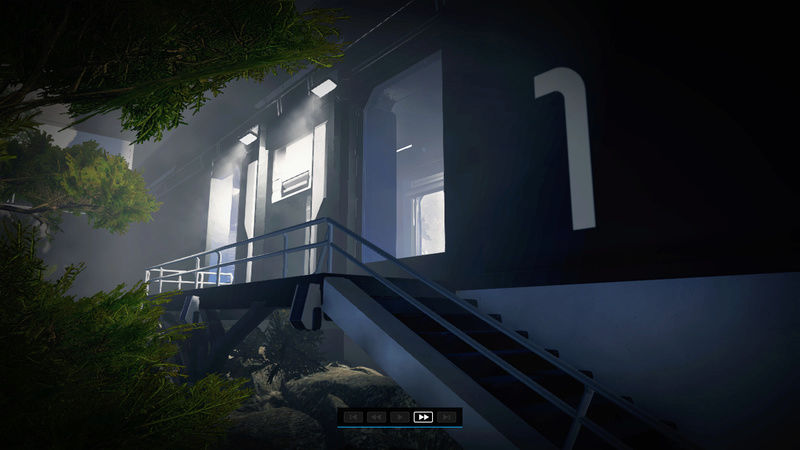Click the highlighted fast-forward button
Screen dimensions: 800x450
(x=423, y=416)
